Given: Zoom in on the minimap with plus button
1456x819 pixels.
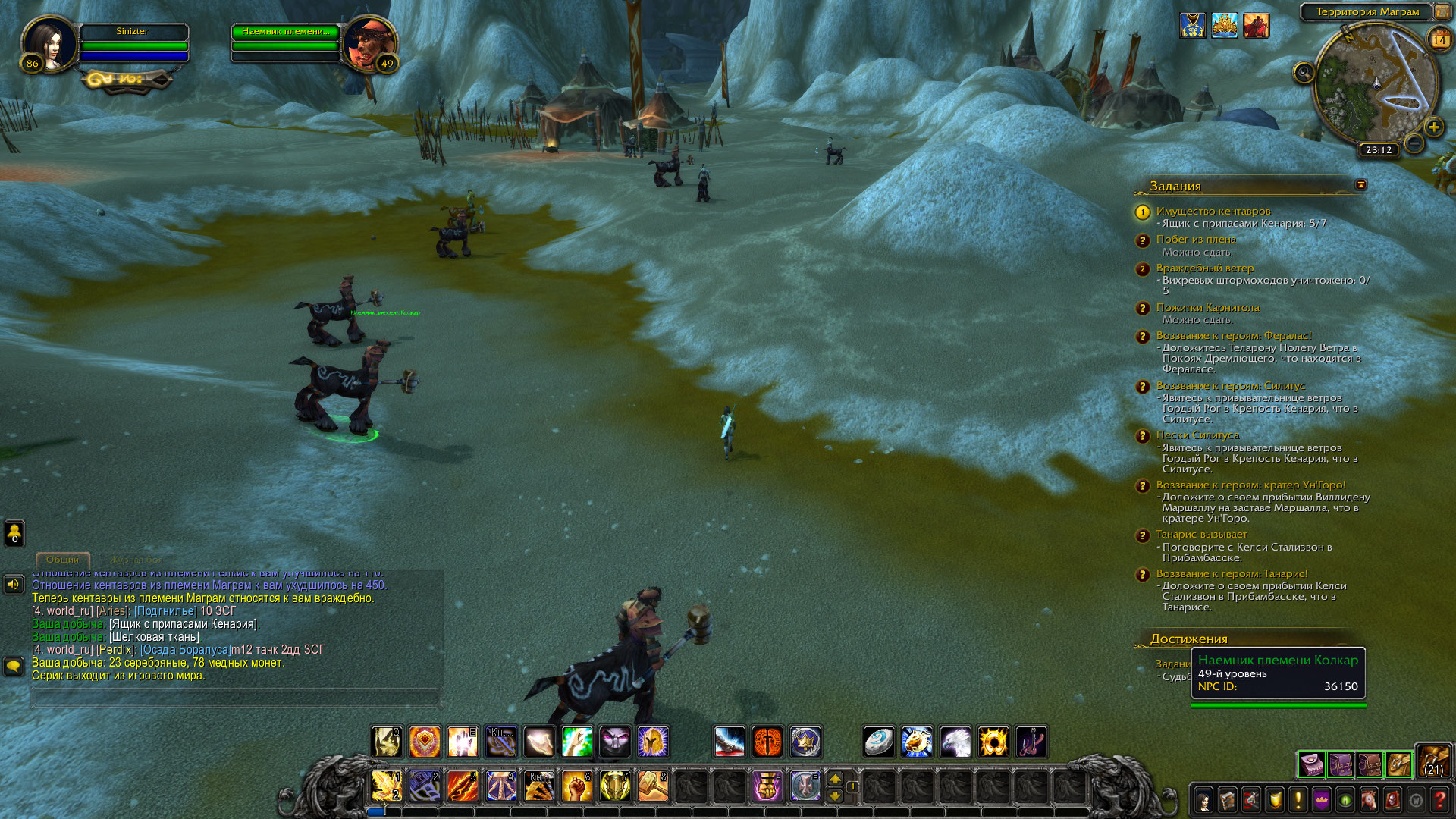Looking at the screenshot, I should 1433,127.
